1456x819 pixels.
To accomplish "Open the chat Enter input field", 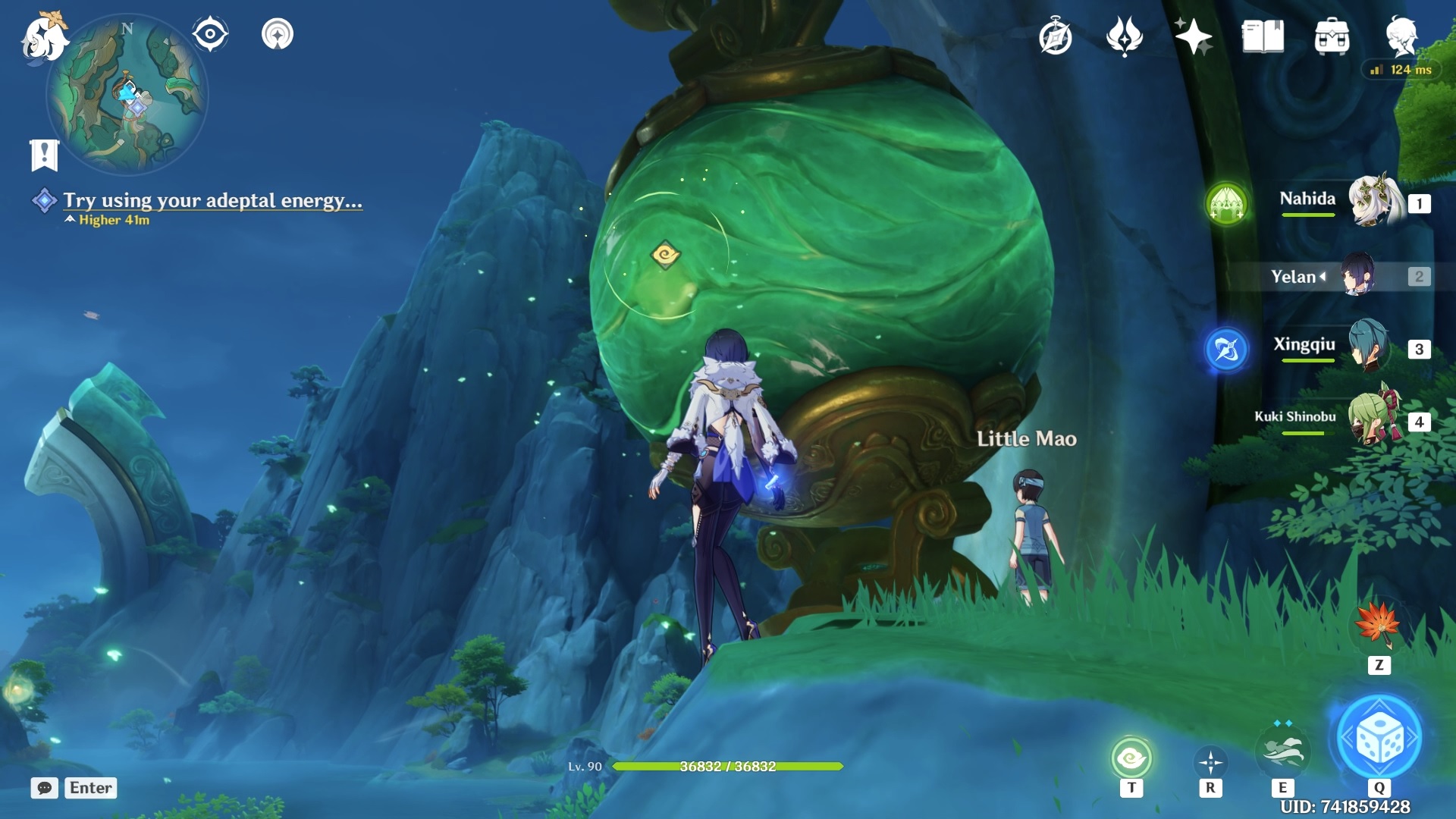I will coord(89,788).
